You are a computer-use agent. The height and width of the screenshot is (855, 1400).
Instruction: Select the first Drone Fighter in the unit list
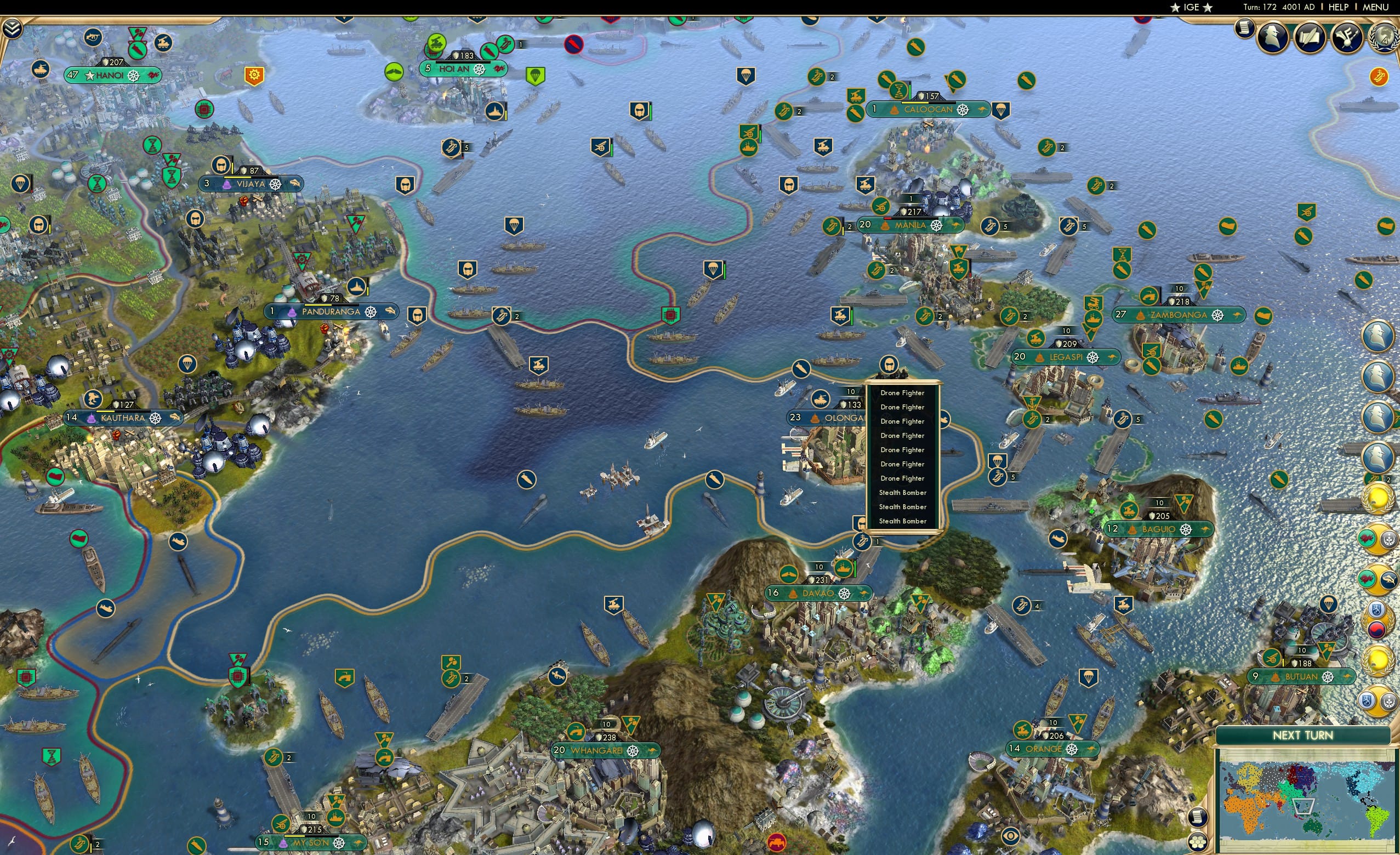(x=902, y=392)
